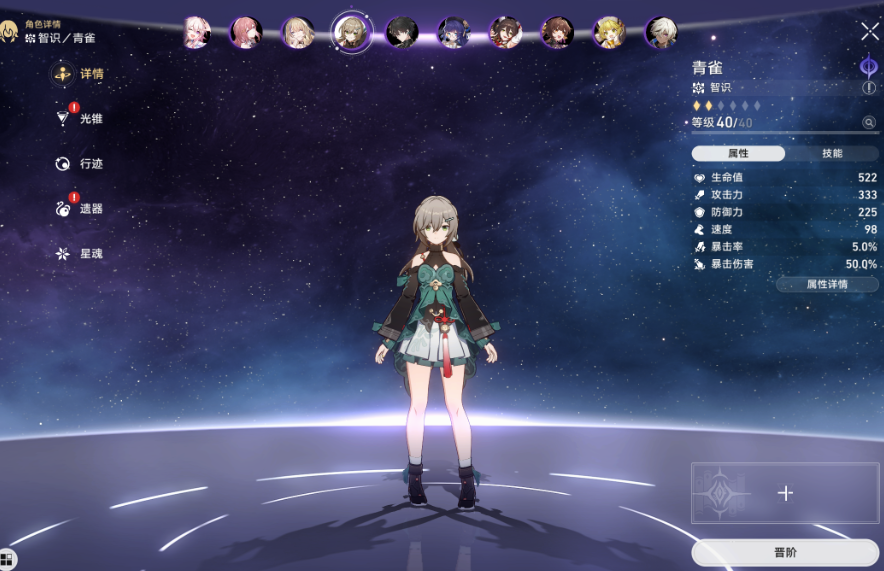
Task: Pick the yellow-haired Hook portrait
Action: [608, 32]
